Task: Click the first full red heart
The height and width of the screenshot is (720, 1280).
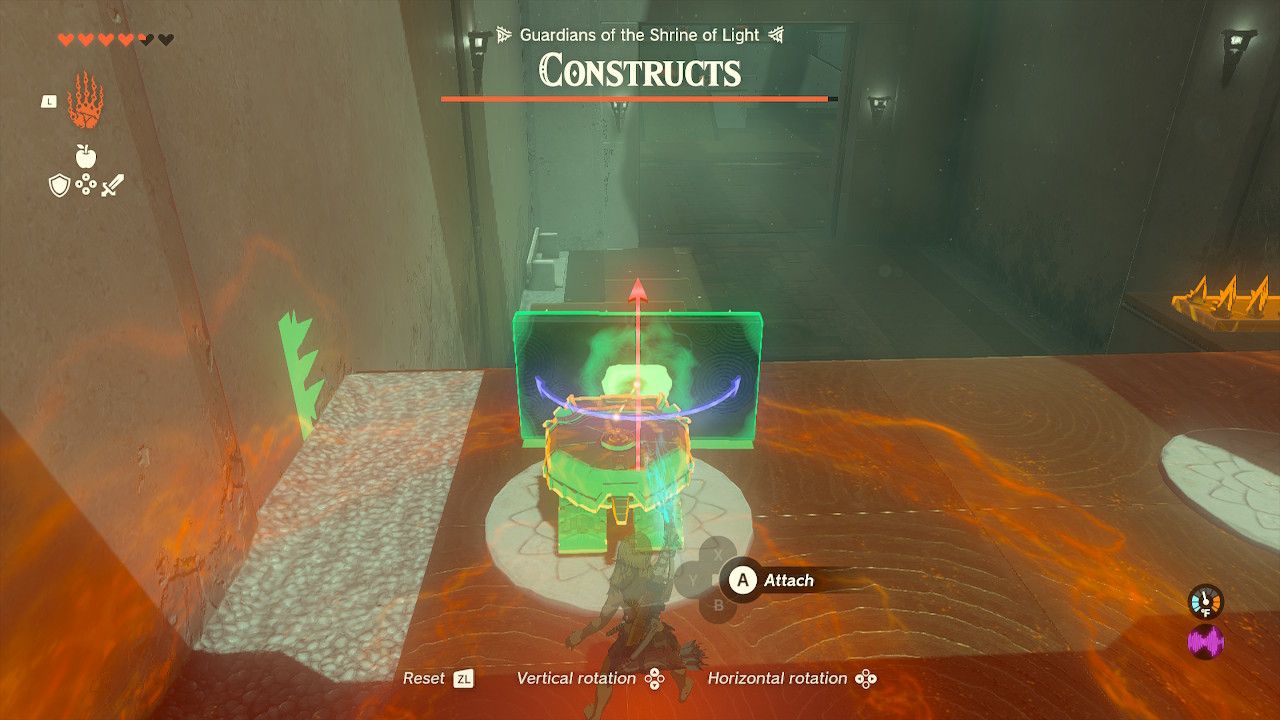Action: tap(66, 39)
